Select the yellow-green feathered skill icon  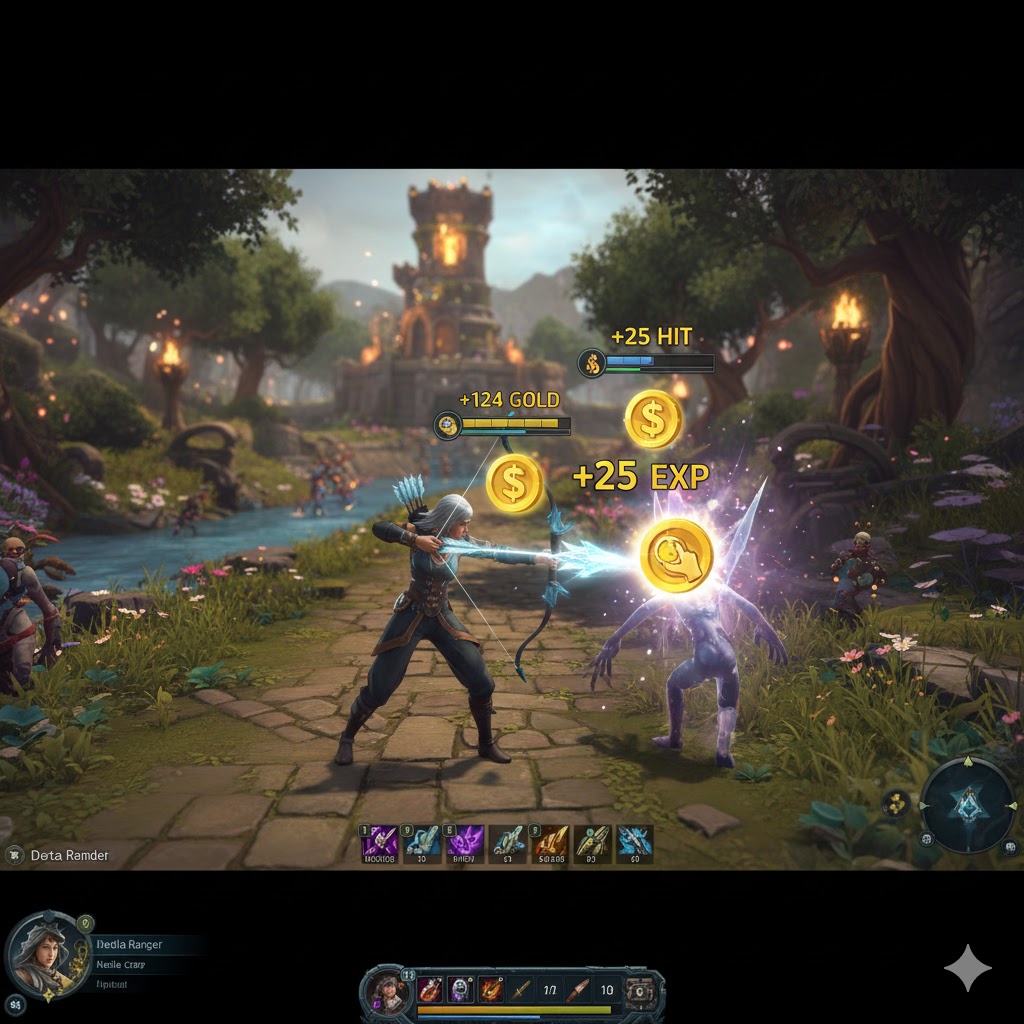point(592,843)
